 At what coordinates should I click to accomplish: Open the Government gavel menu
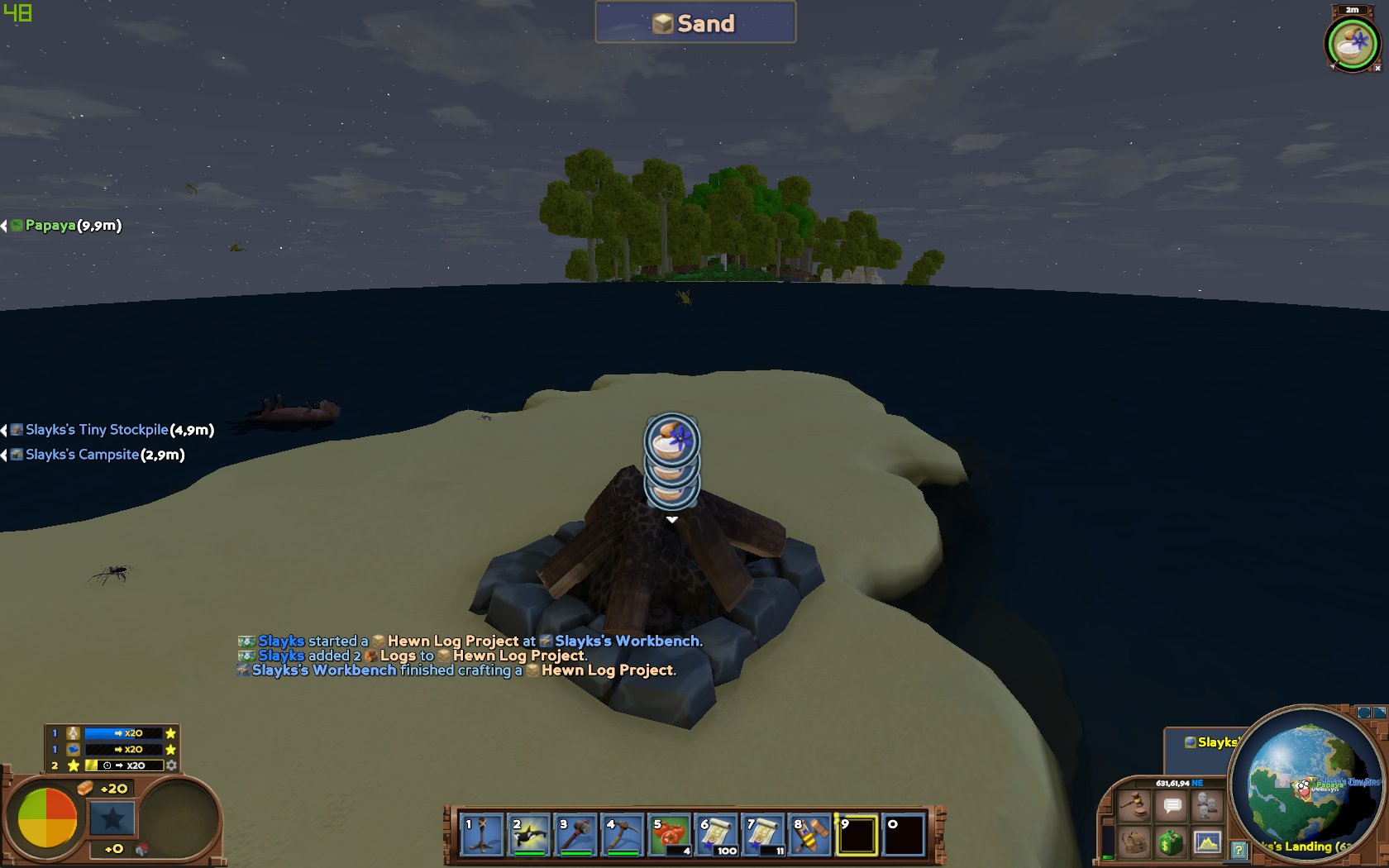[x=1134, y=805]
